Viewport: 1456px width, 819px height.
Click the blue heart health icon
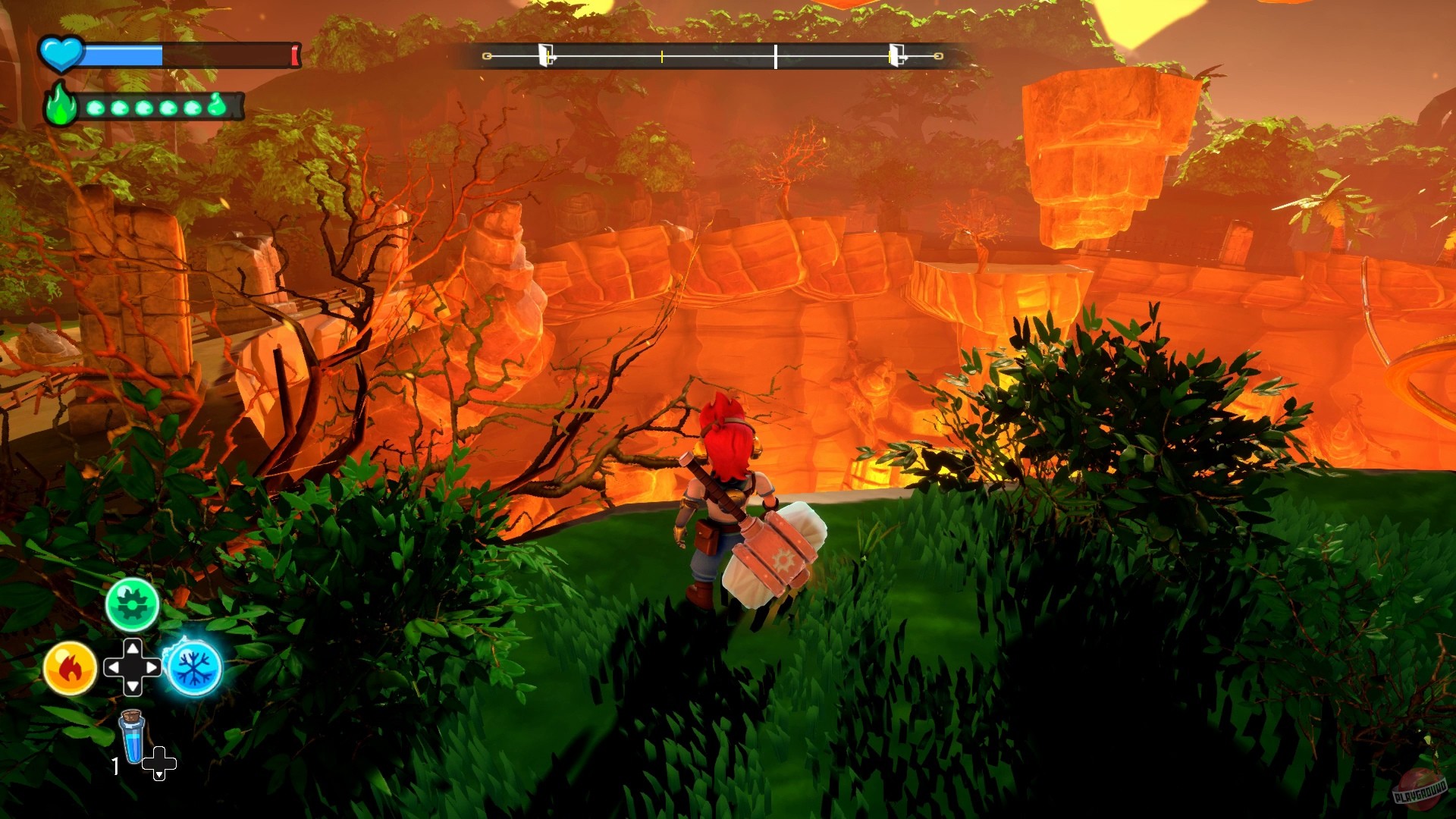pos(60,53)
